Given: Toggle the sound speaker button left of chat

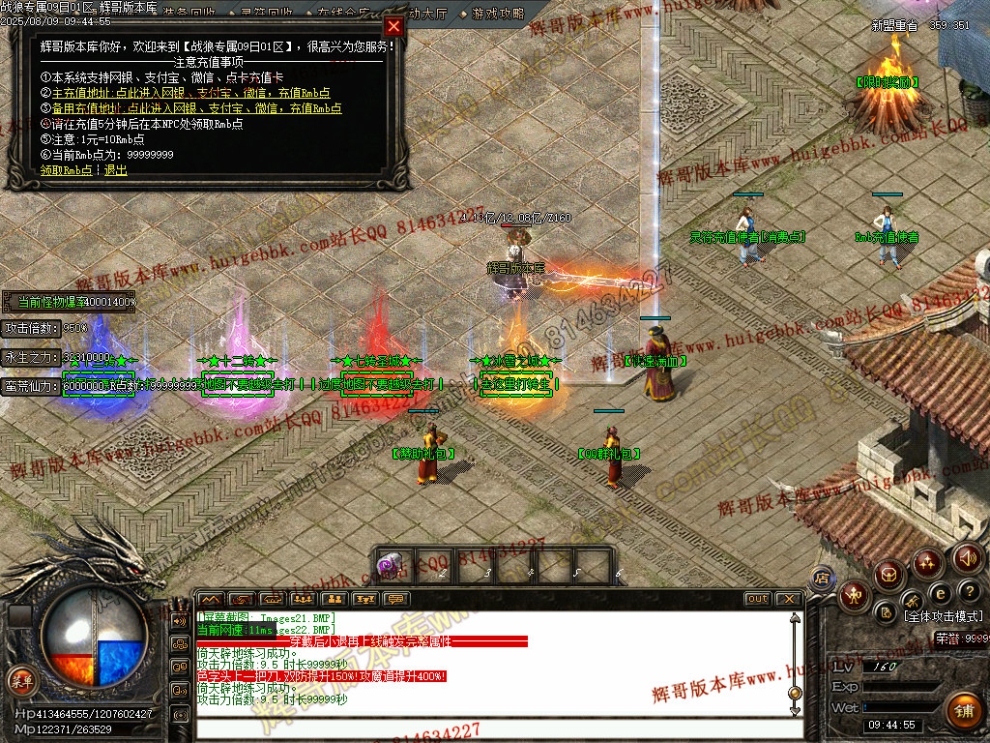Looking at the screenshot, I should (181, 620).
